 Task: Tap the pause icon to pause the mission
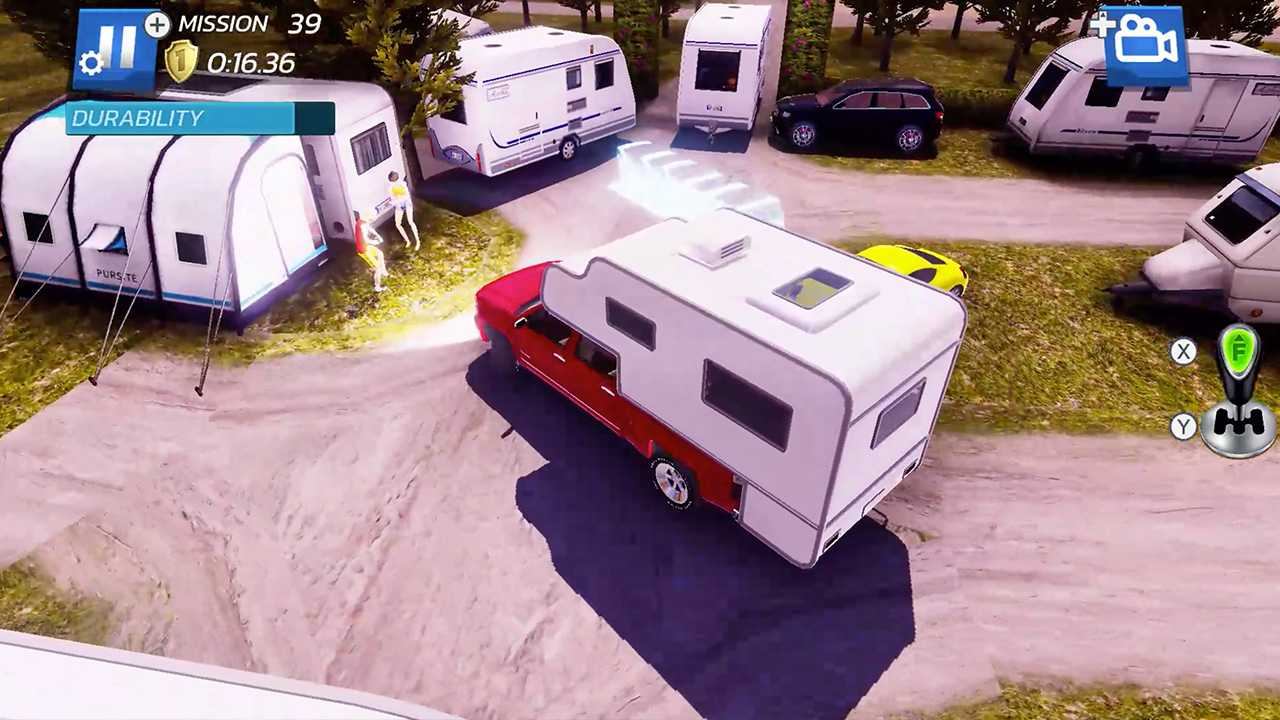117,45
